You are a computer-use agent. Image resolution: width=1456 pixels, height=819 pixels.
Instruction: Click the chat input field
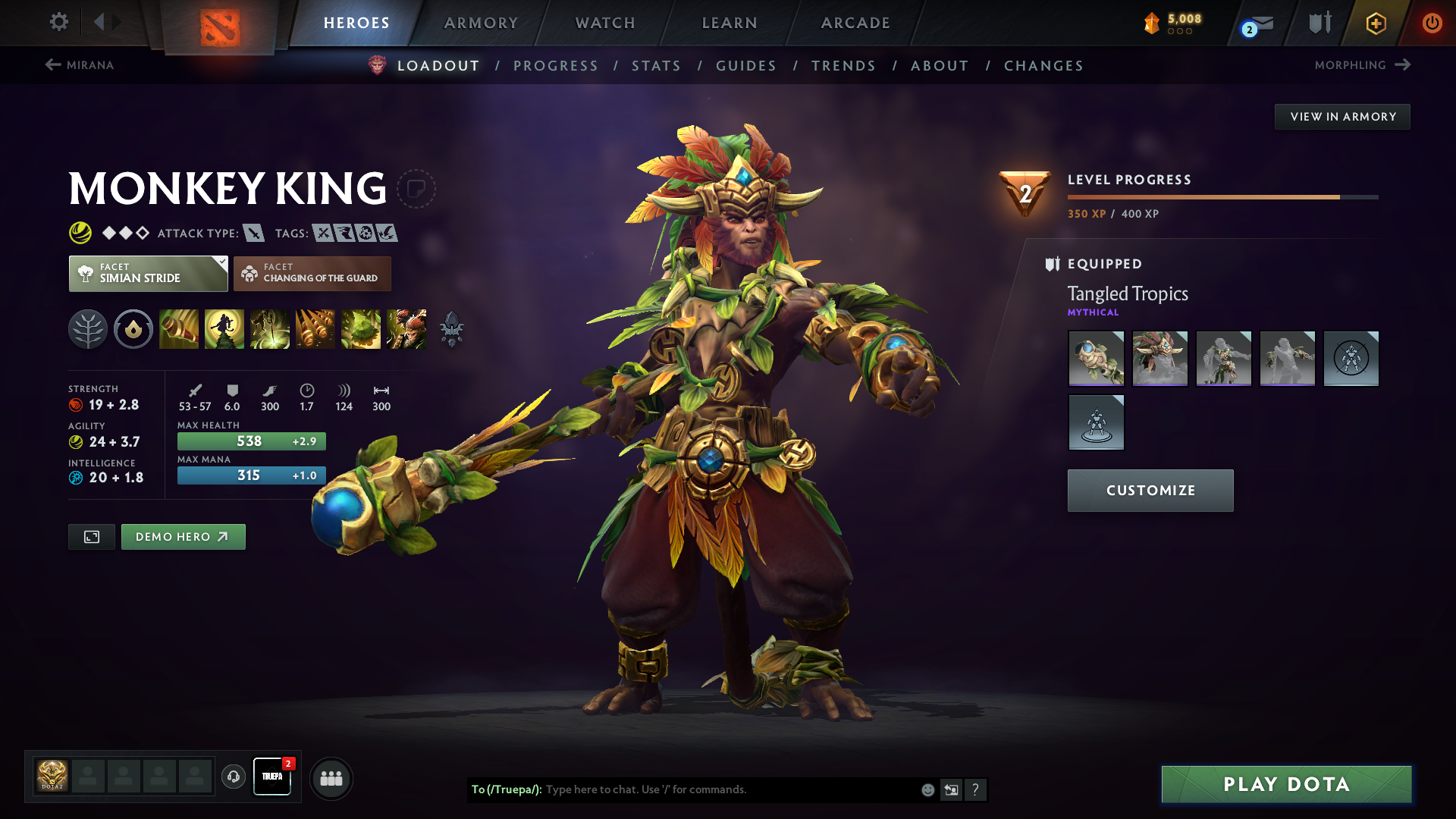(x=728, y=789)
